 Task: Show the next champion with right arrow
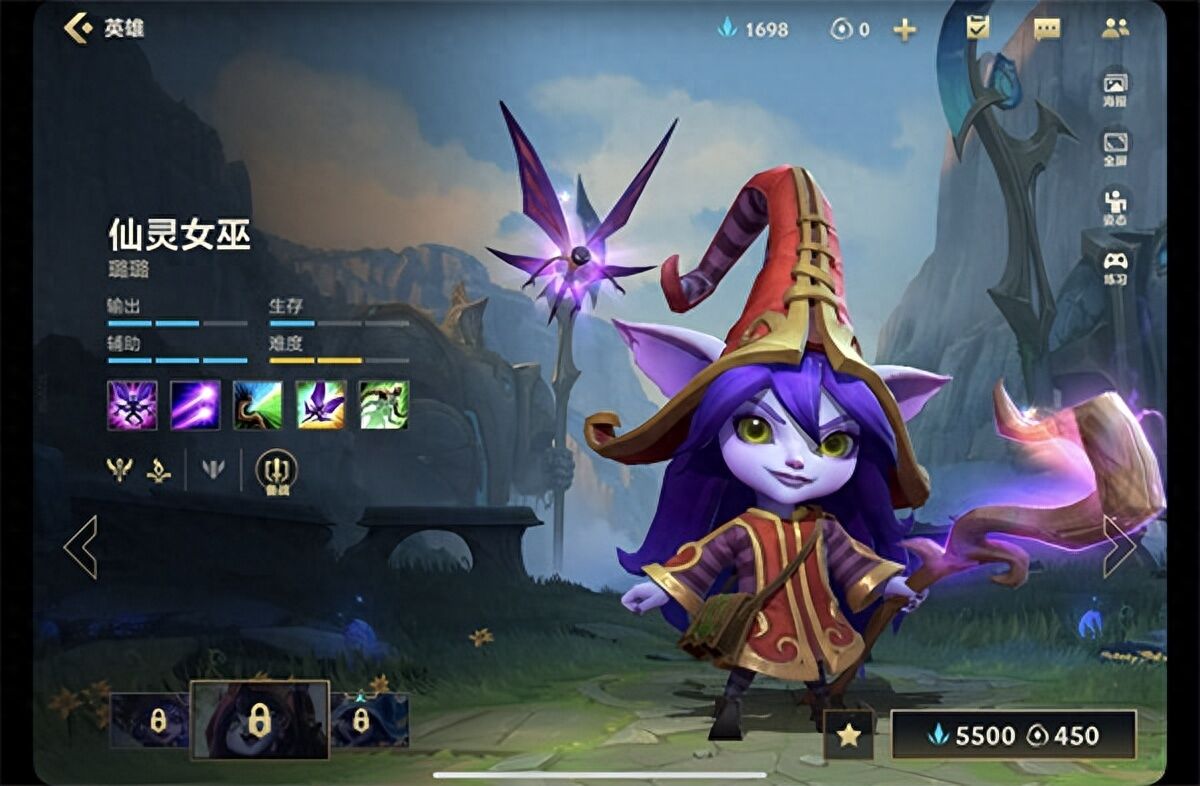1119,547
